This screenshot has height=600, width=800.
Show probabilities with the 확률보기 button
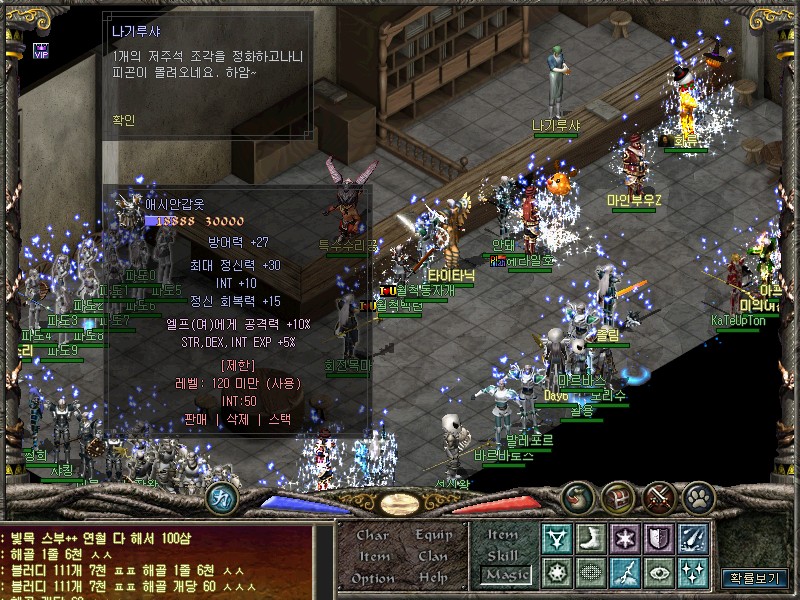[753, 577]
